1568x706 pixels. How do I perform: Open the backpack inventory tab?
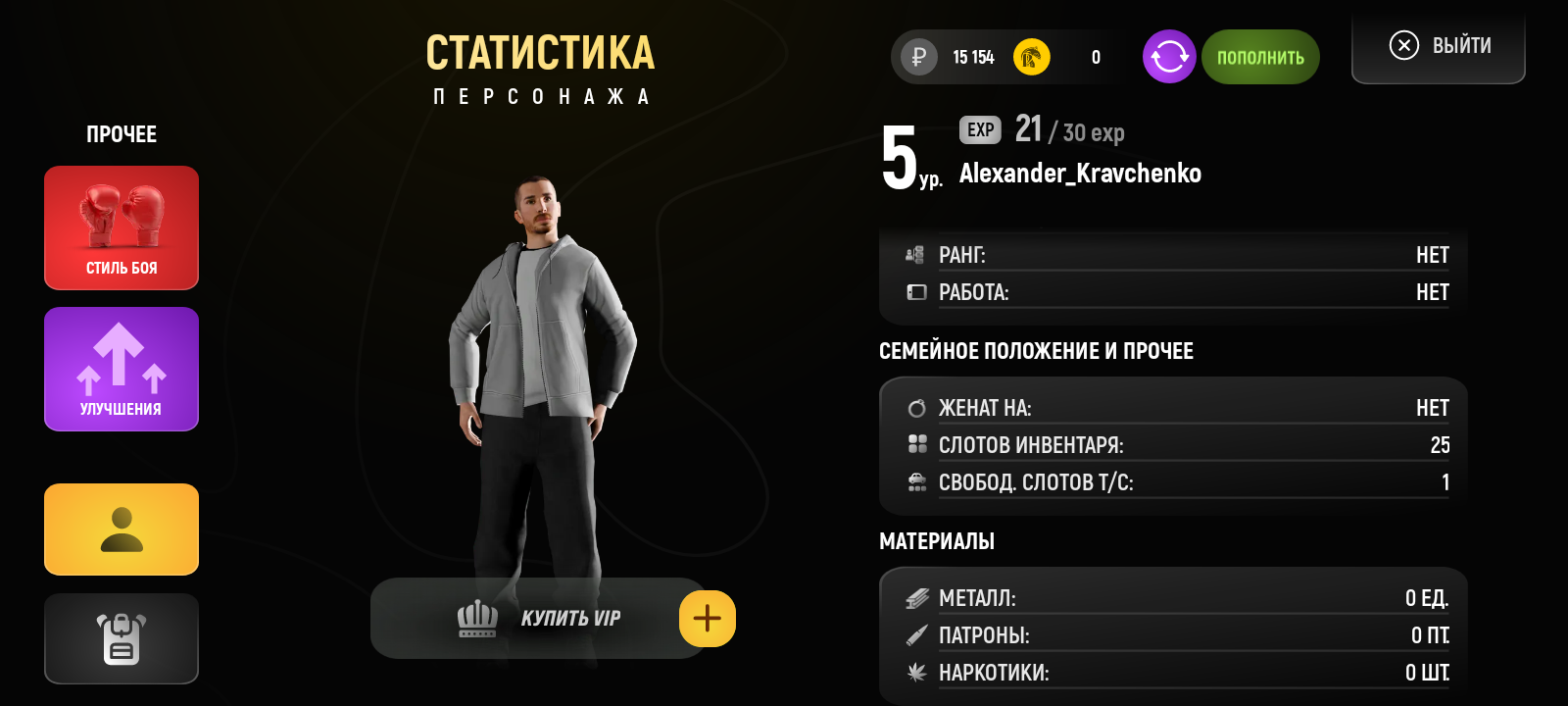(x=122, y=638)
